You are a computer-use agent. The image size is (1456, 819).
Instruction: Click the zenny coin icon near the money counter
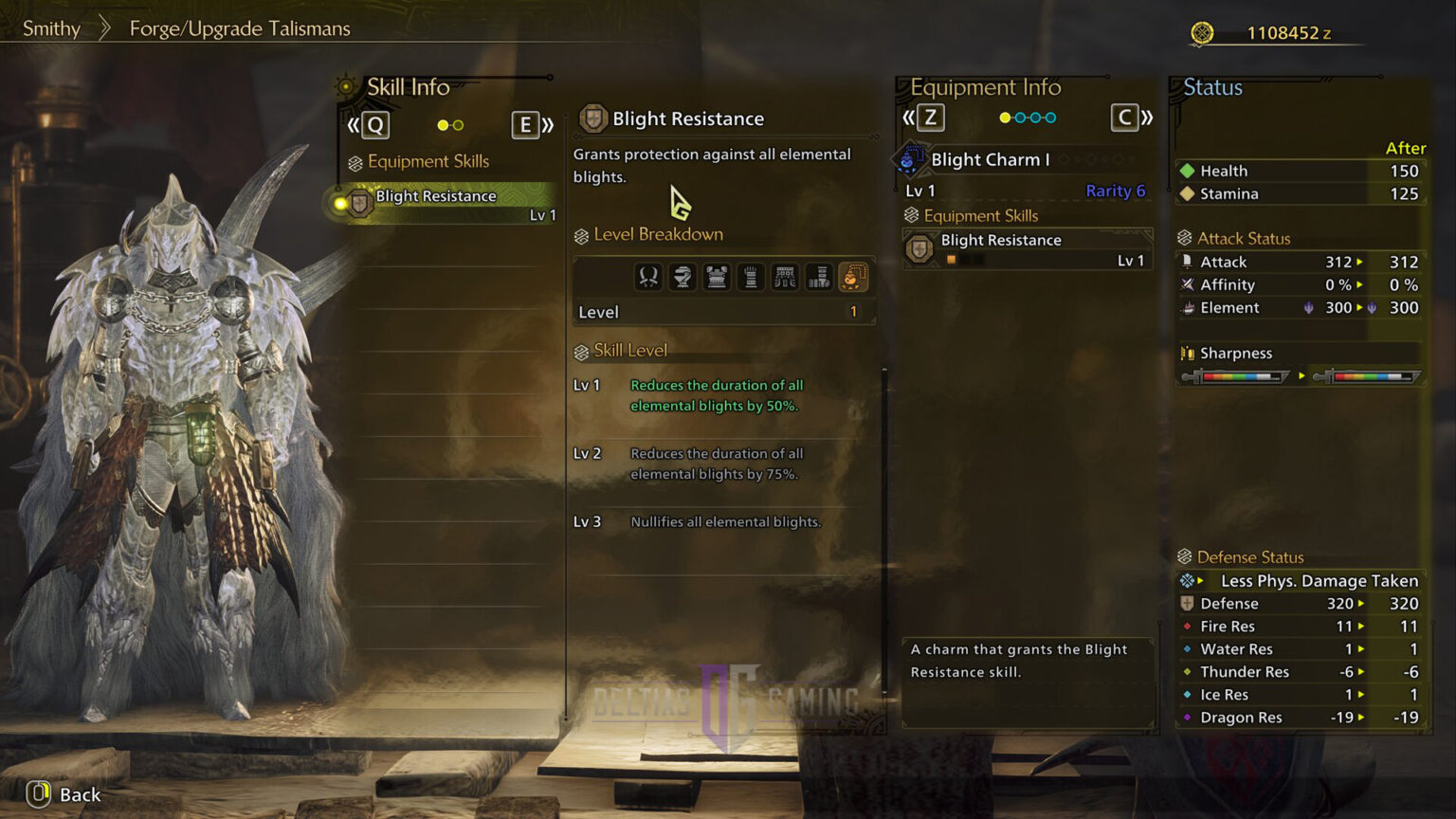[x=1202, y=31]
